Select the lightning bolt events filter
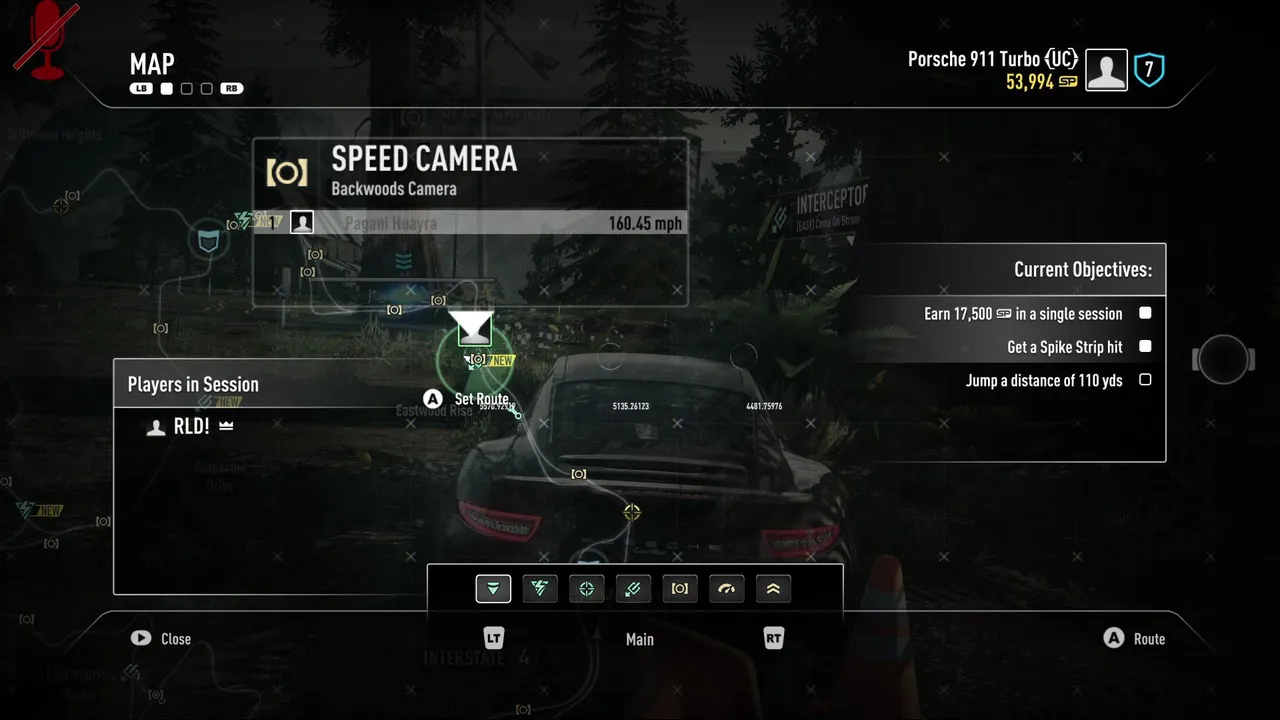 tap(540, 589)
